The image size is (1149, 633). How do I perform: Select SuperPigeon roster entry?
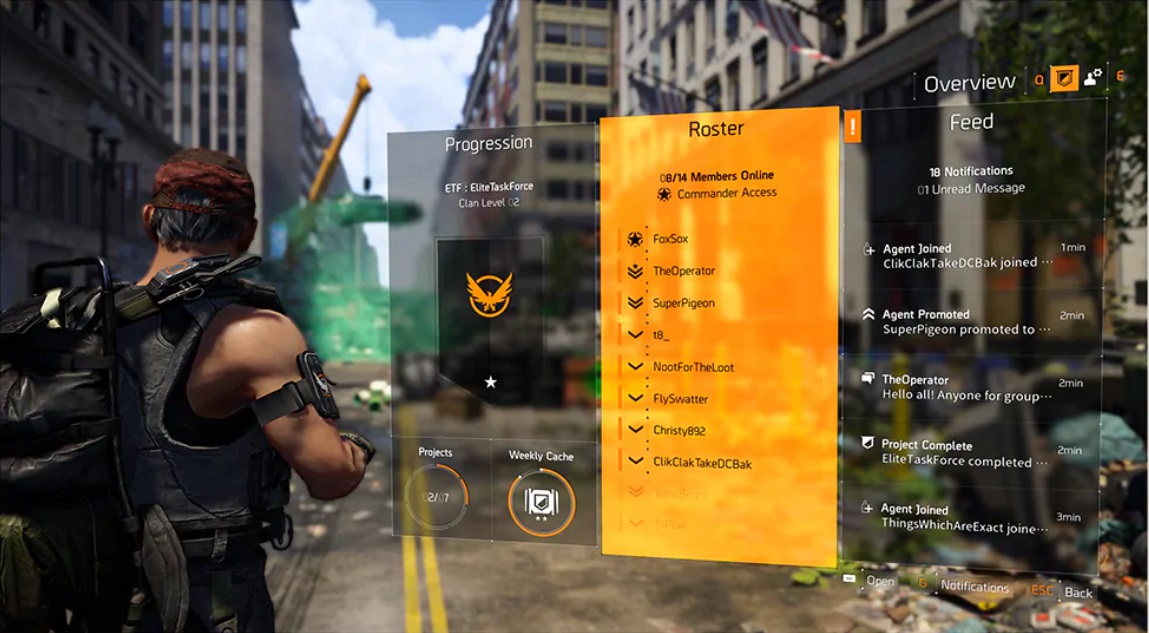tap(683, 303)
